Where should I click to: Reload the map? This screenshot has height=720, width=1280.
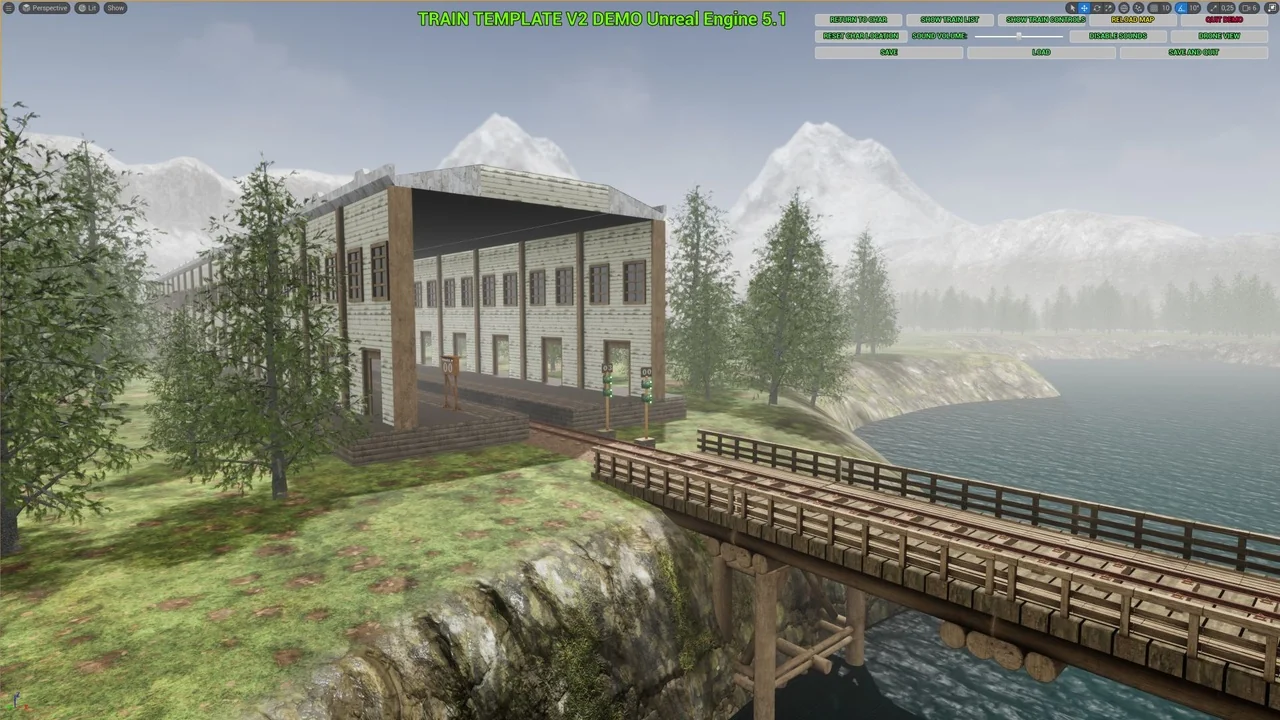[1132, 20]
